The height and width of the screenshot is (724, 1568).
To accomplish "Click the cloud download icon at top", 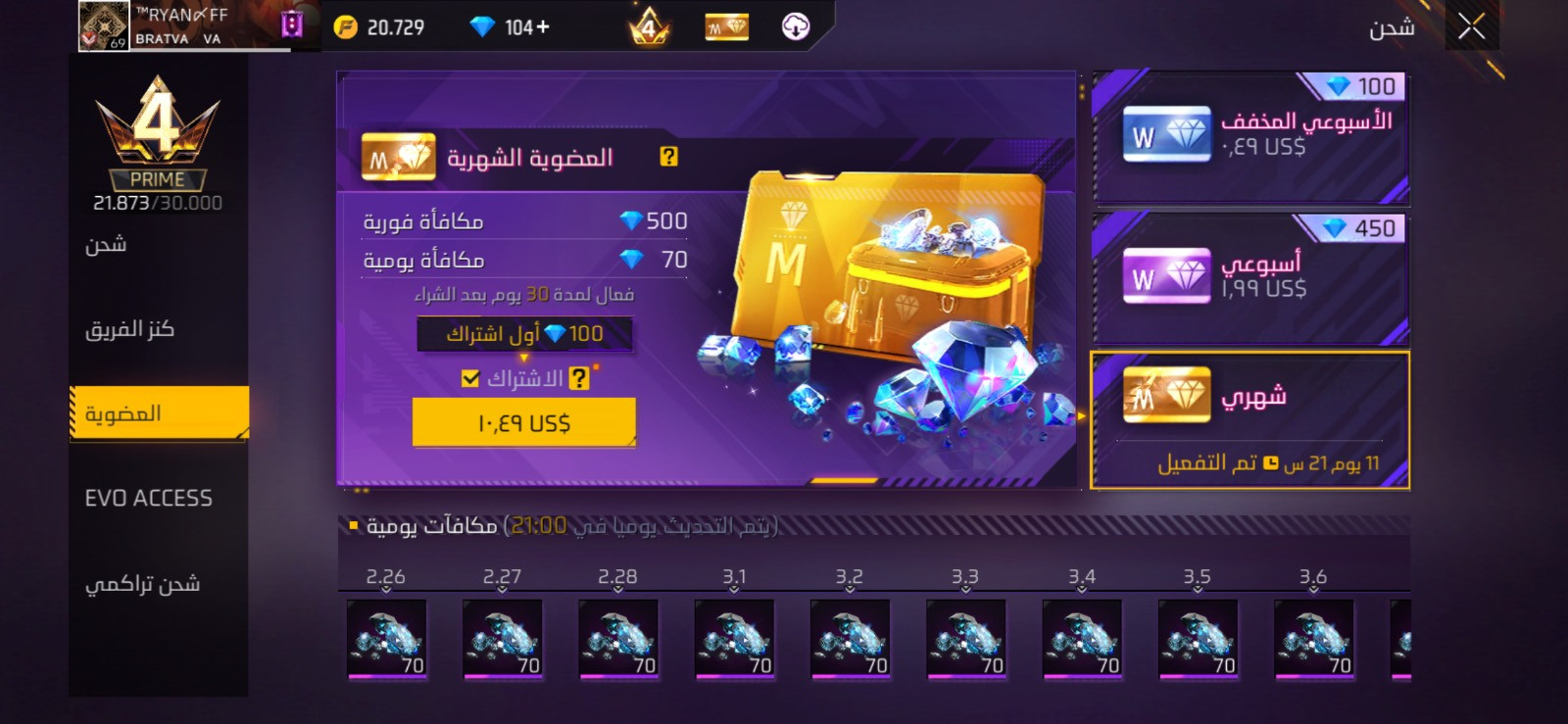I will (796, 26).
